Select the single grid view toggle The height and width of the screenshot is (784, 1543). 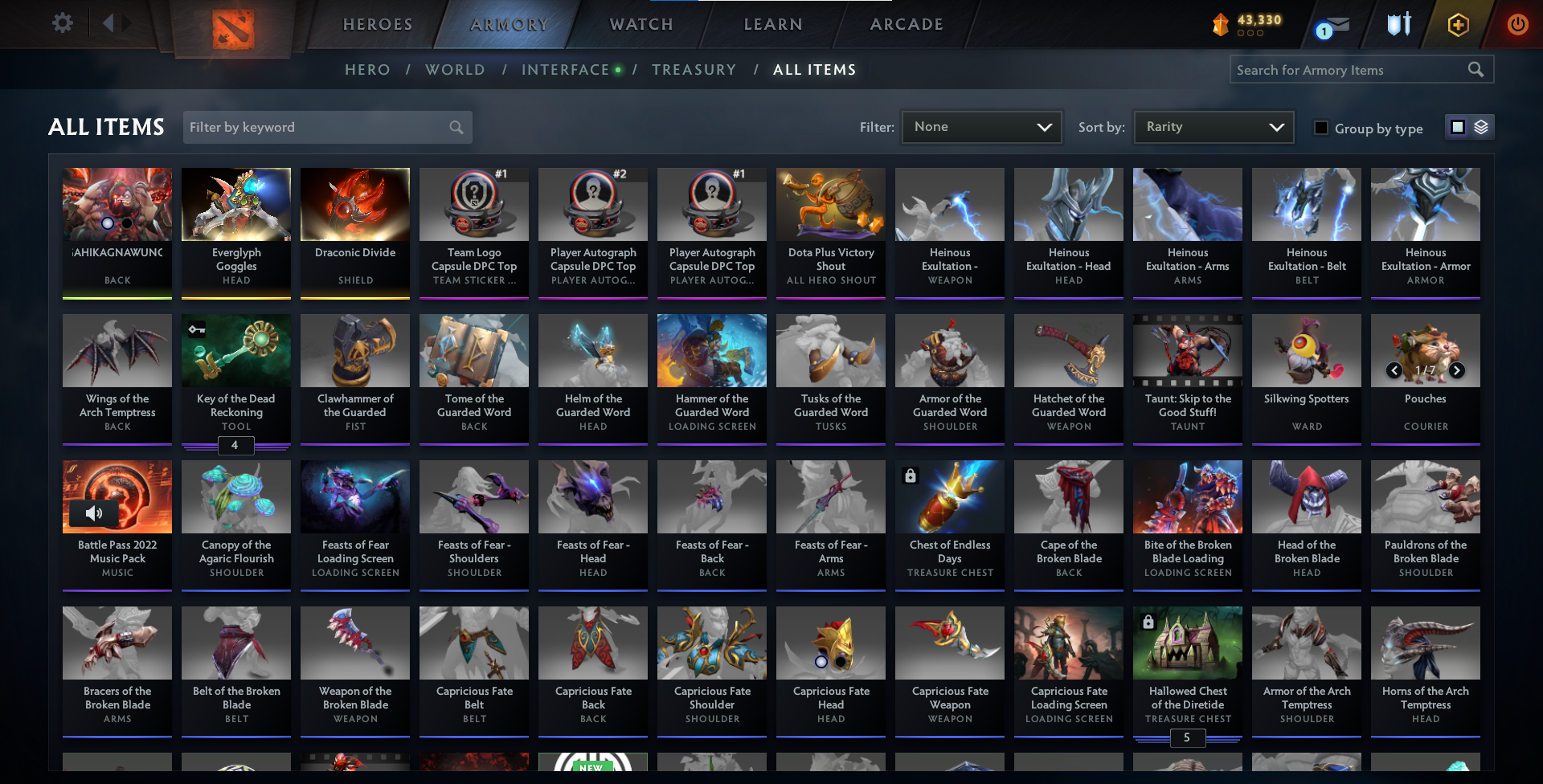[1458, 126]
